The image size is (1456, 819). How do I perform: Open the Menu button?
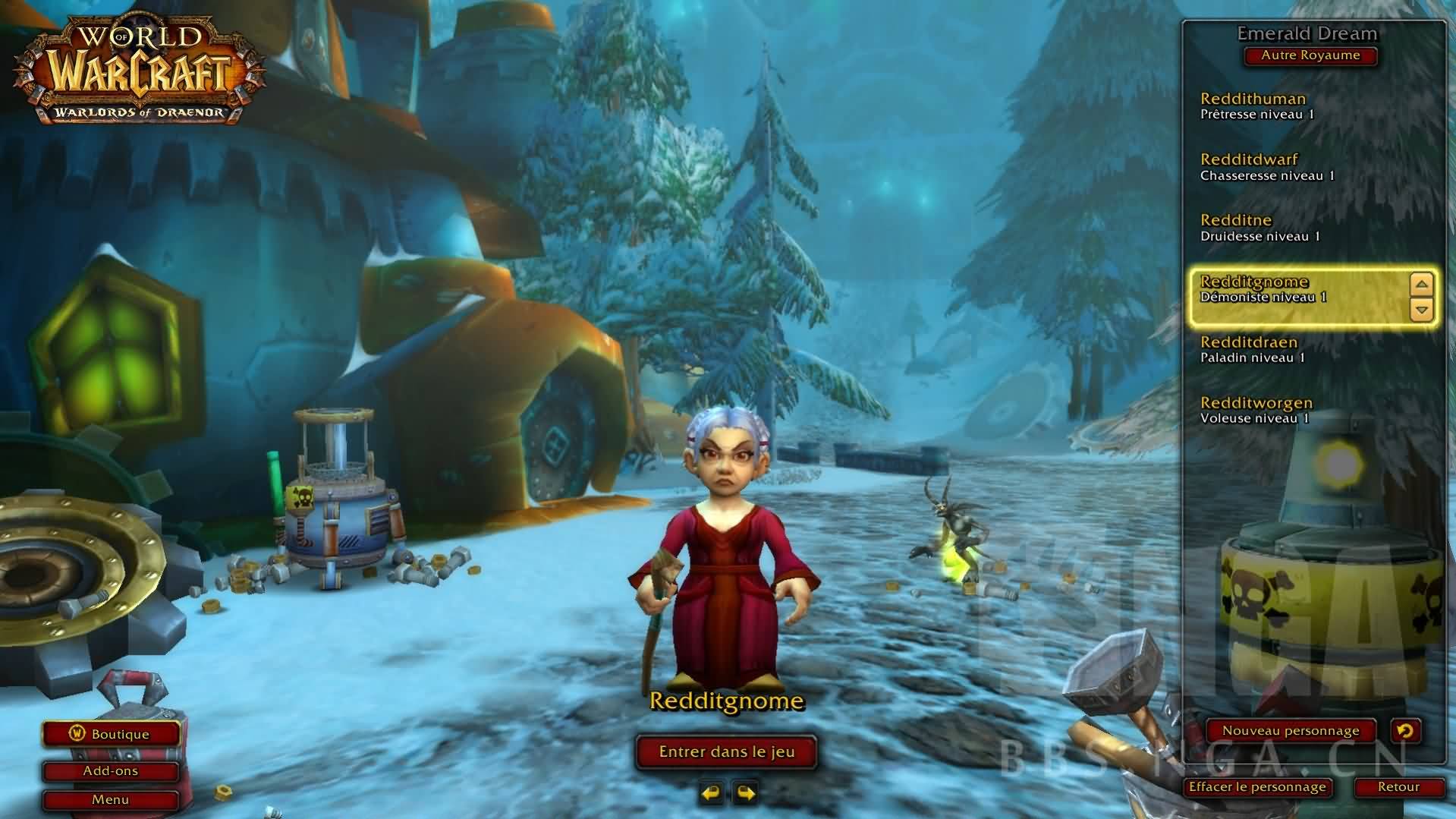pos(111,800)
